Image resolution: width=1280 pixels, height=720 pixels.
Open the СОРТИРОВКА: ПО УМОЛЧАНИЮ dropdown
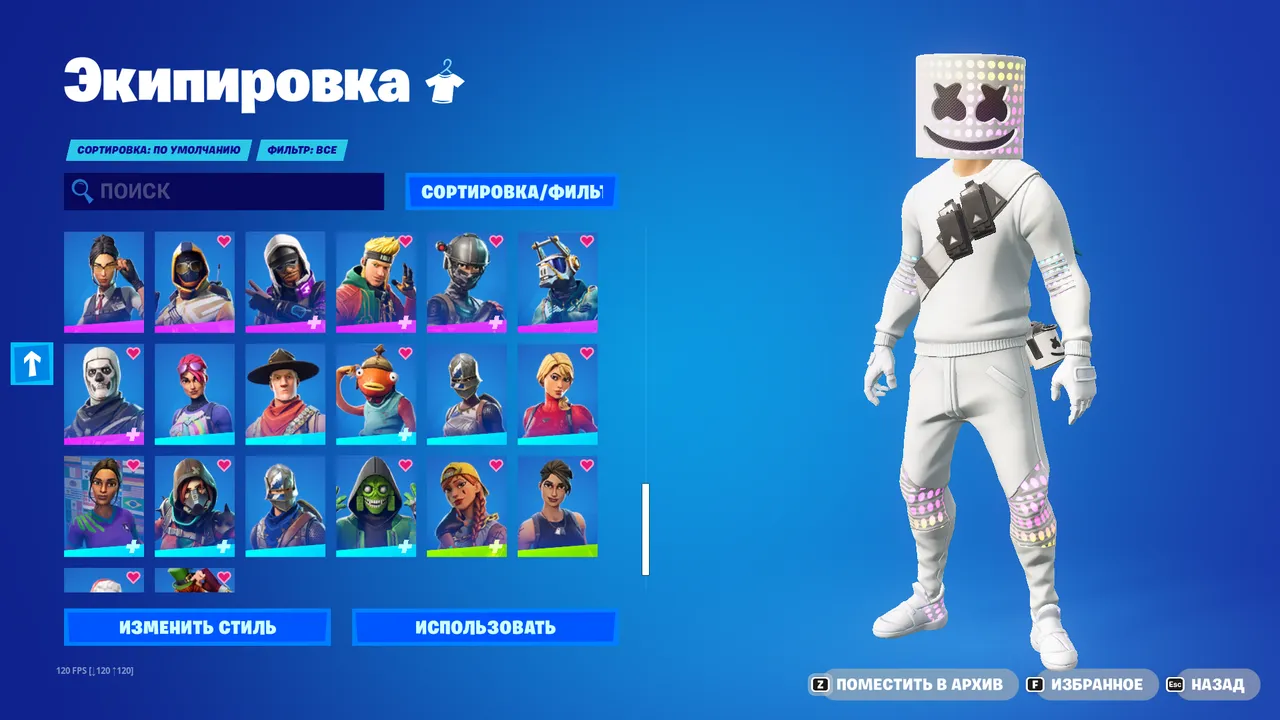pos(158,150)
